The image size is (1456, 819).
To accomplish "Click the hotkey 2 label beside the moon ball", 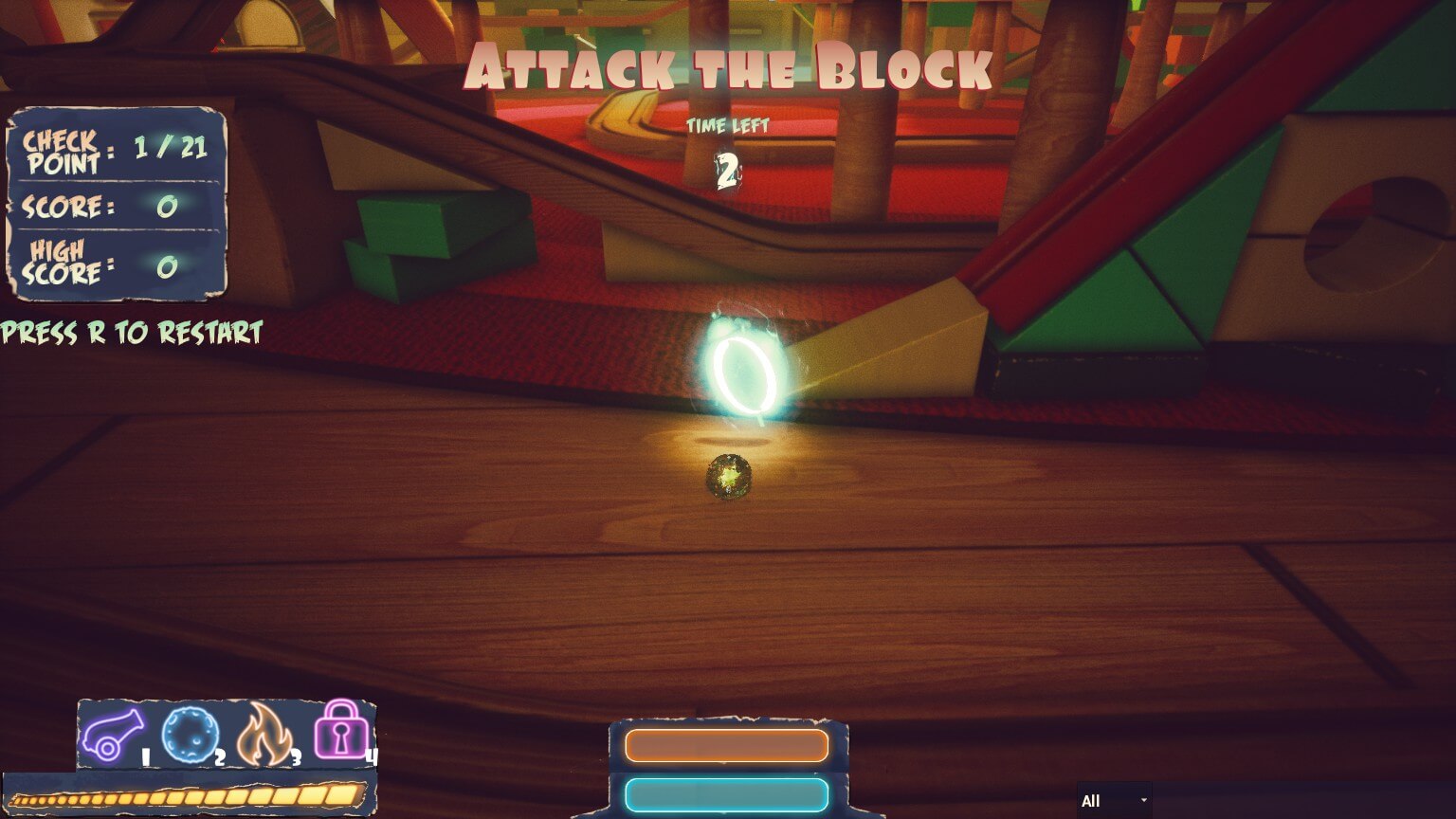I will 220,756.
